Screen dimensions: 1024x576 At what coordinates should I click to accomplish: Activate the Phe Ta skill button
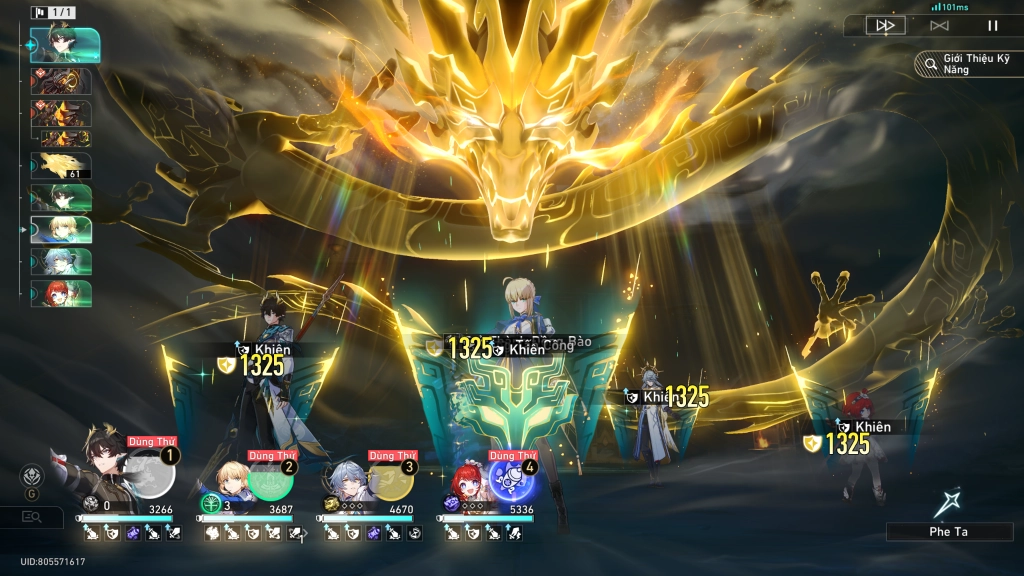click(948, 517)
